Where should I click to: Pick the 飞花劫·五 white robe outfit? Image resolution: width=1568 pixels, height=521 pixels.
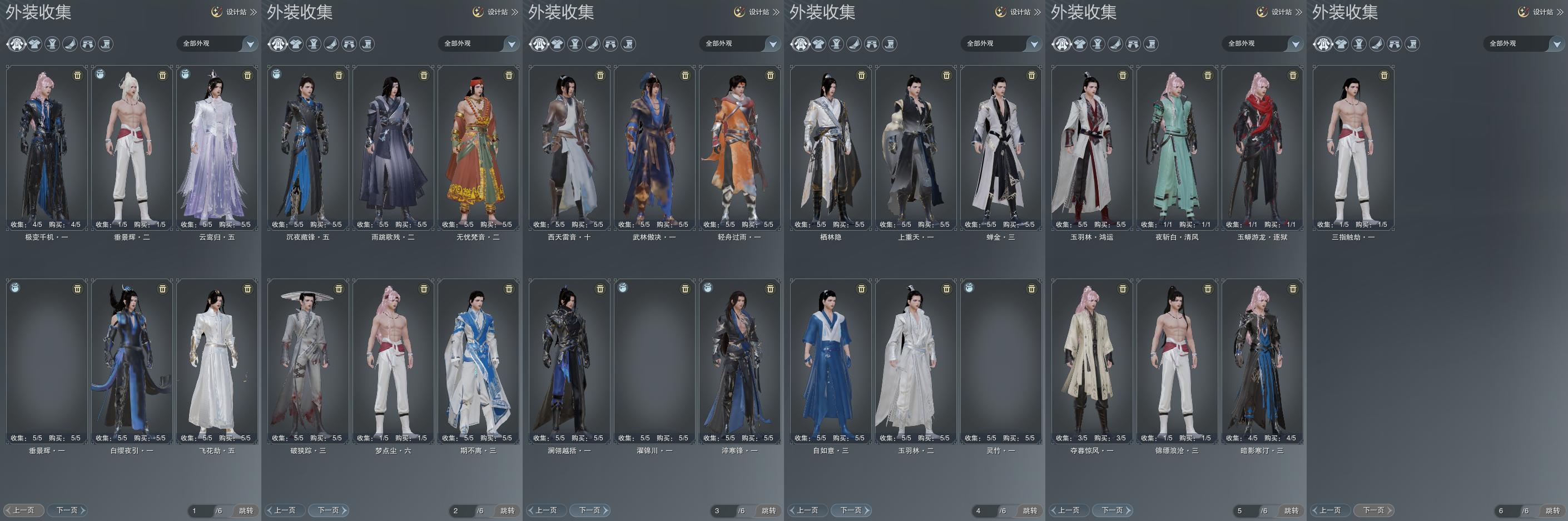[217, 360]
